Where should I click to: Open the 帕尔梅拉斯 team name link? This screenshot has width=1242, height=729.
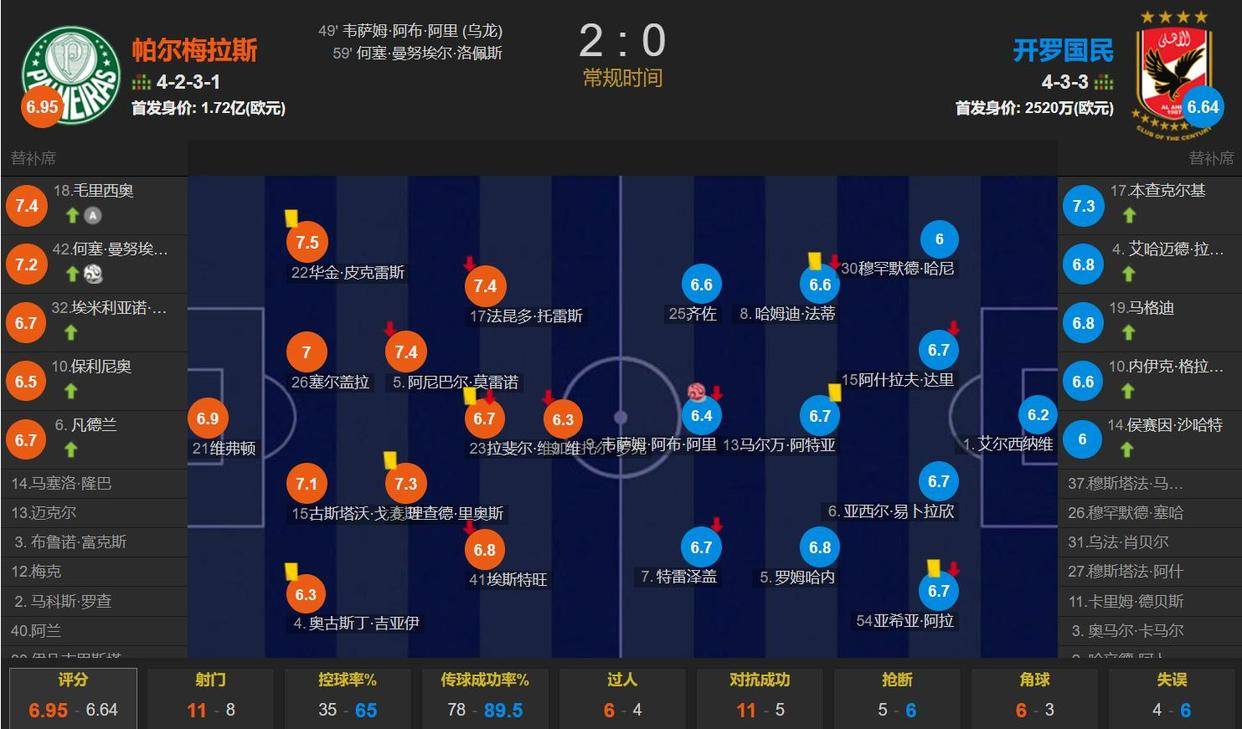click(195, 50)
